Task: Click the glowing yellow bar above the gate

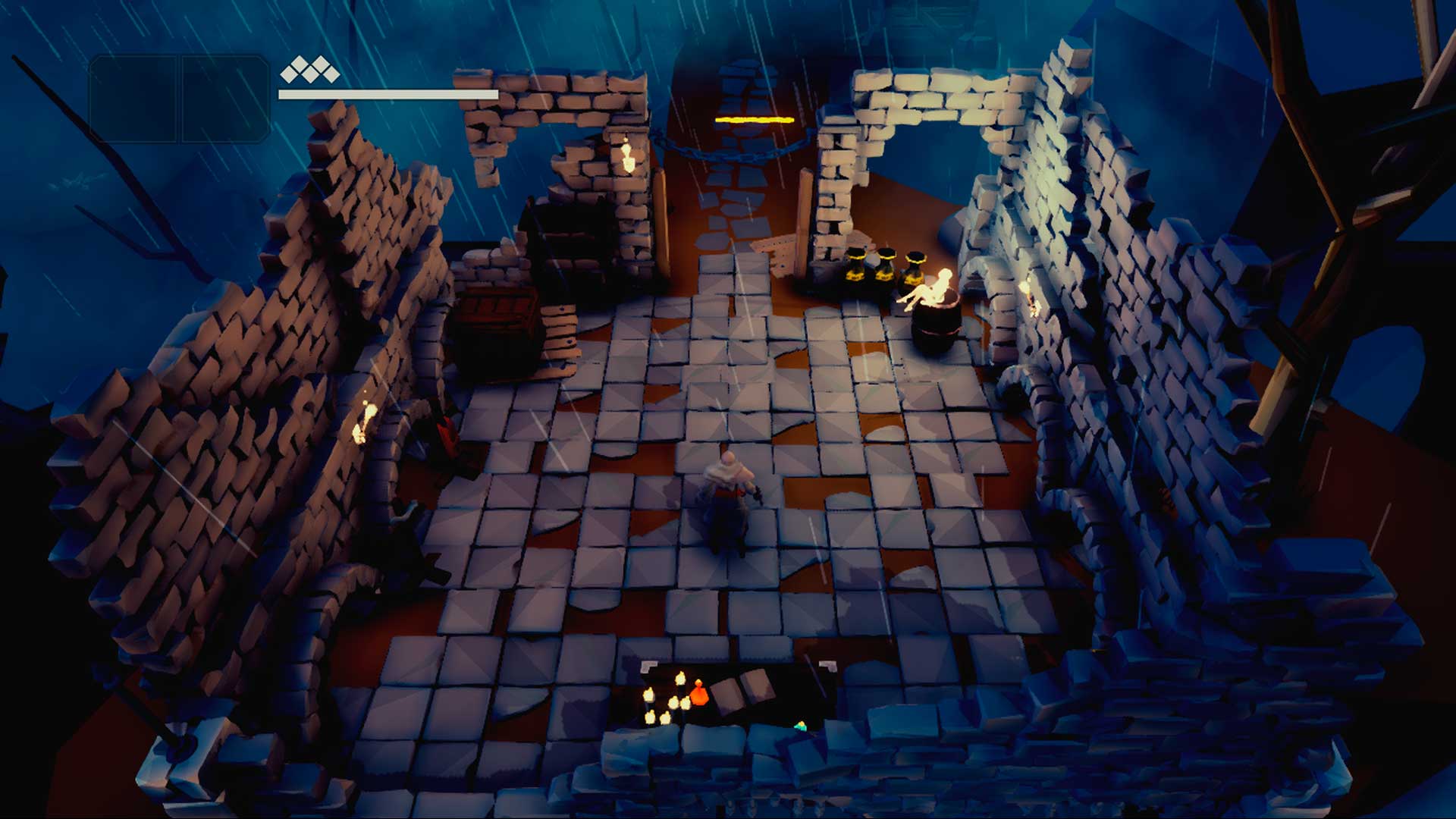Action: [x=755, y=118]
